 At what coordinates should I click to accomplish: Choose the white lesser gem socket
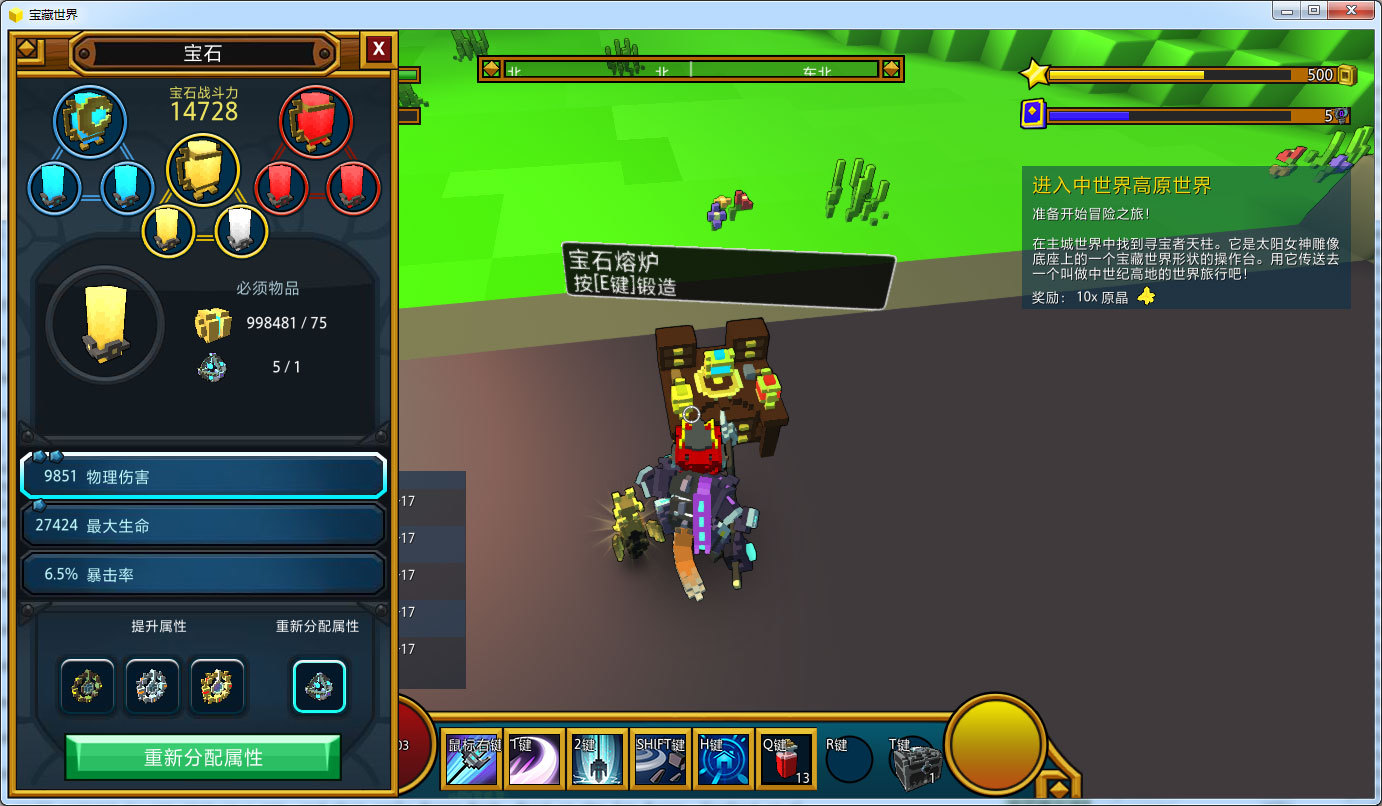click(241, 231)
